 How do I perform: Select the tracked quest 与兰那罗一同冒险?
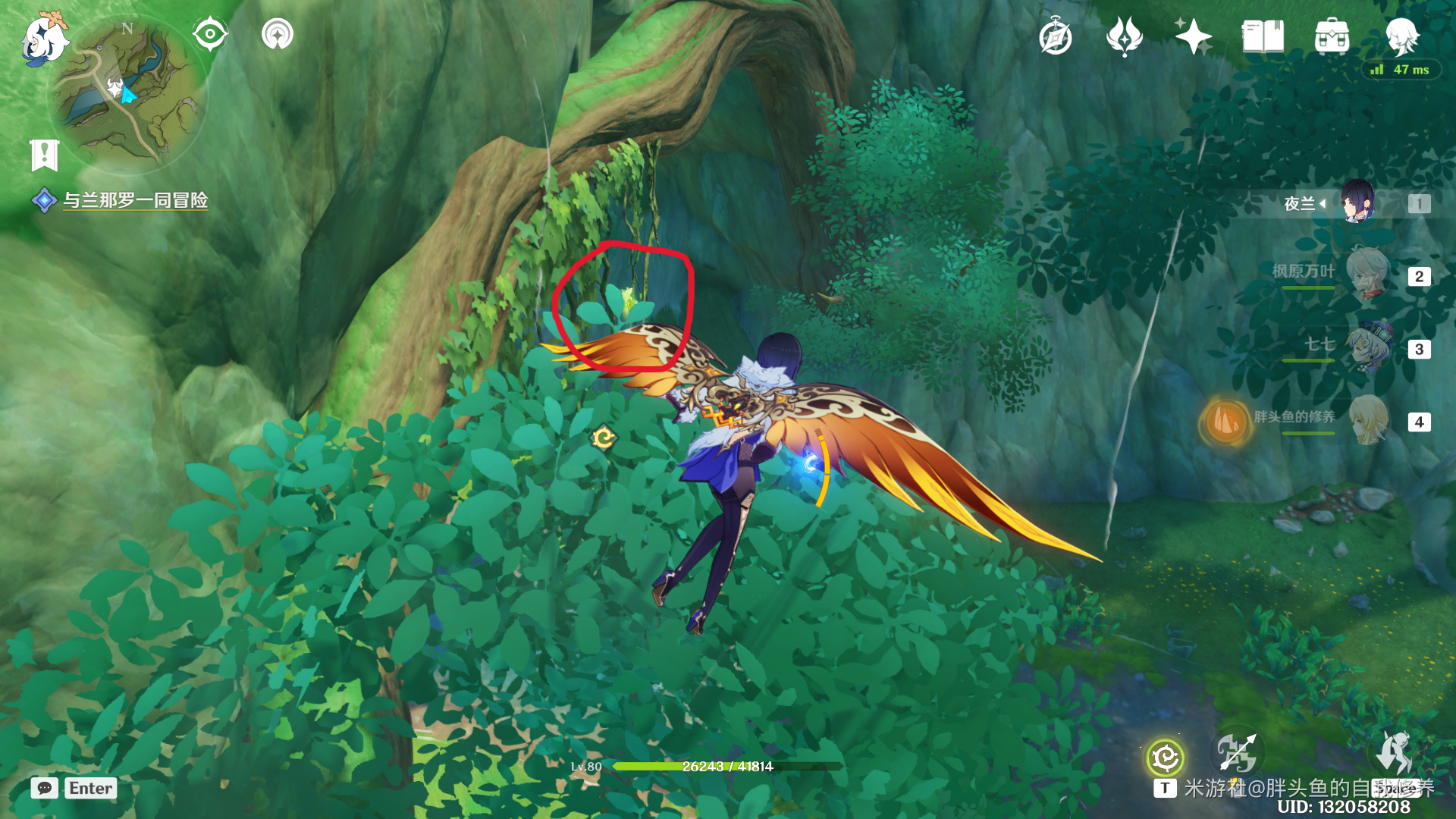tap(134, 200)
